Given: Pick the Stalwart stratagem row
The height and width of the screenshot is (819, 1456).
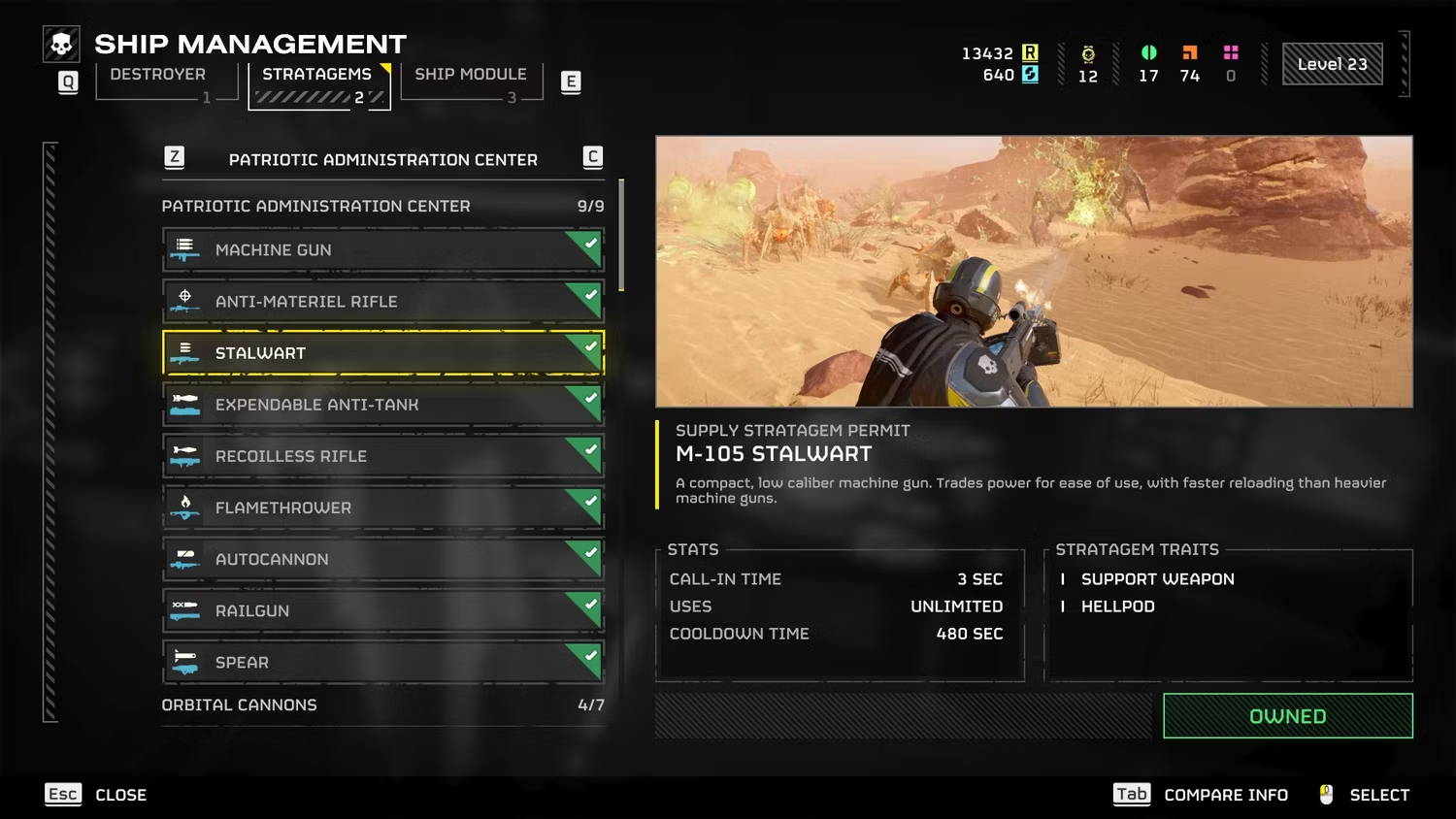Looking at the screenshot, I should tap(382, 353).
